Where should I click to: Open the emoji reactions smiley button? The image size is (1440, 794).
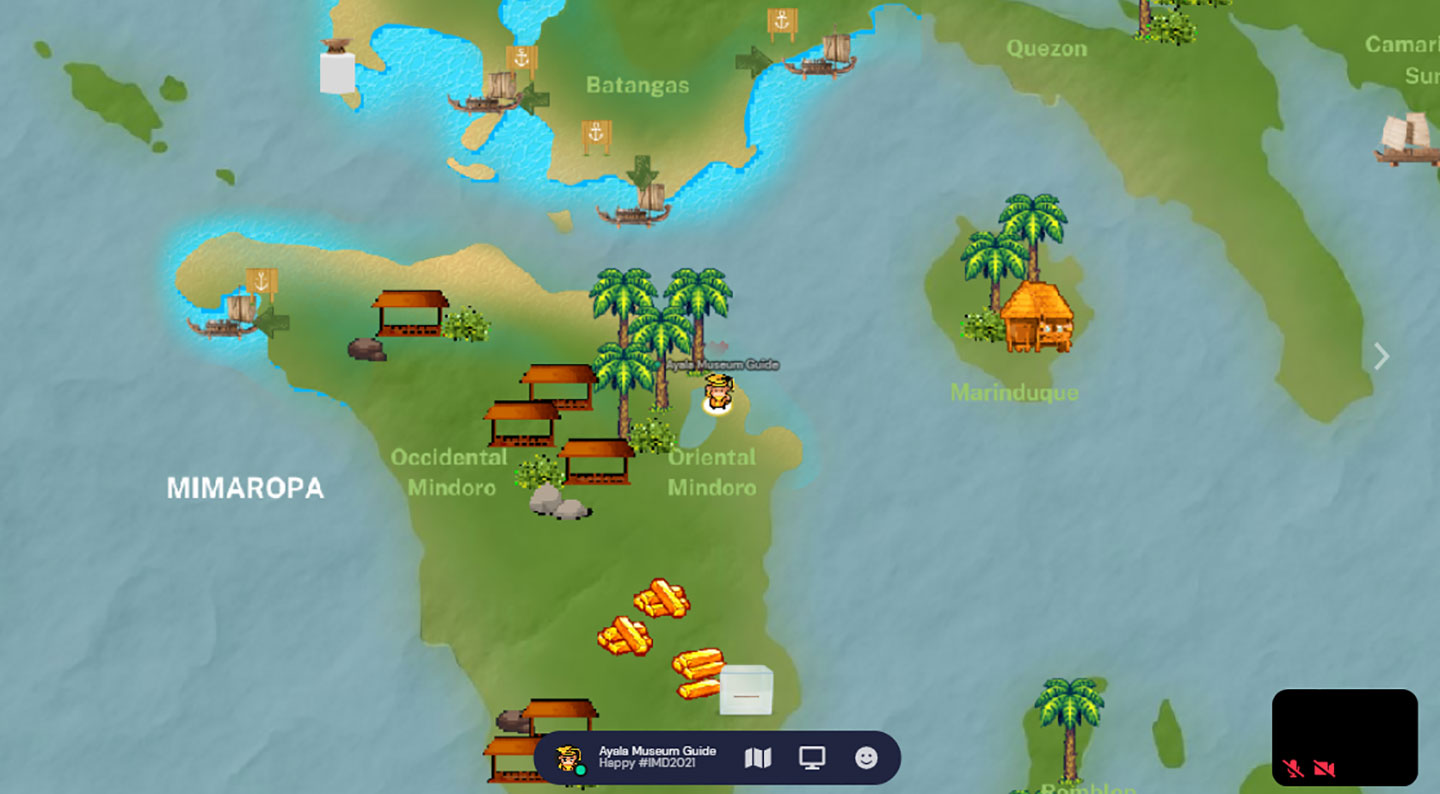coord(866,758)
